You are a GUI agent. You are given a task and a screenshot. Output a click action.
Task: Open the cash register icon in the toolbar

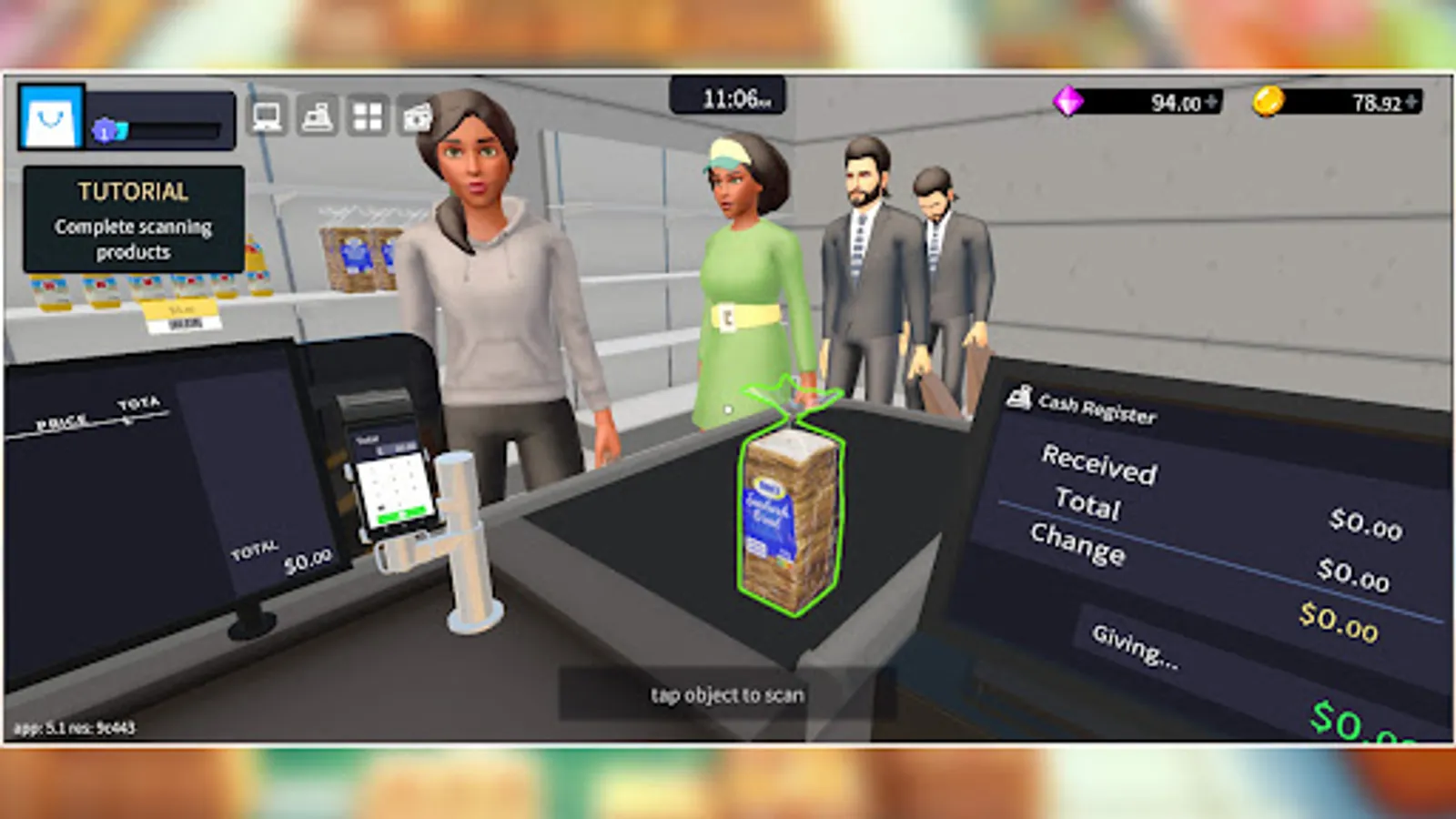pos(315,116)
